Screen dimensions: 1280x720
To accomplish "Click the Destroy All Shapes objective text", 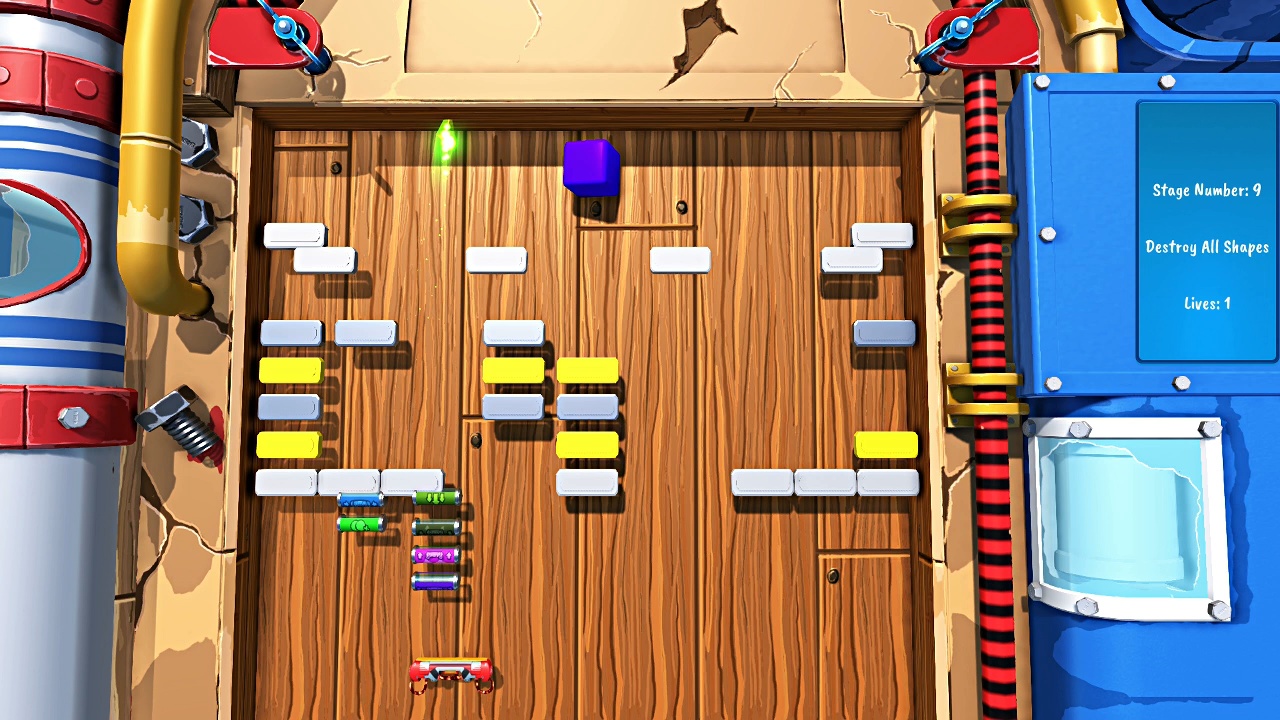I will click(x=1206, y=247).
